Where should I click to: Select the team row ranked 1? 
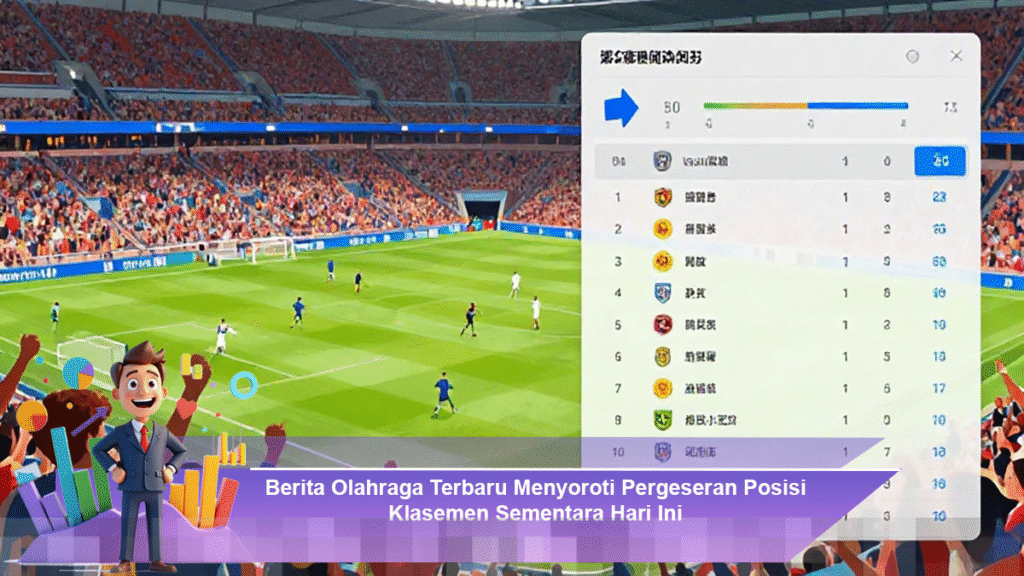click(780, 198)
